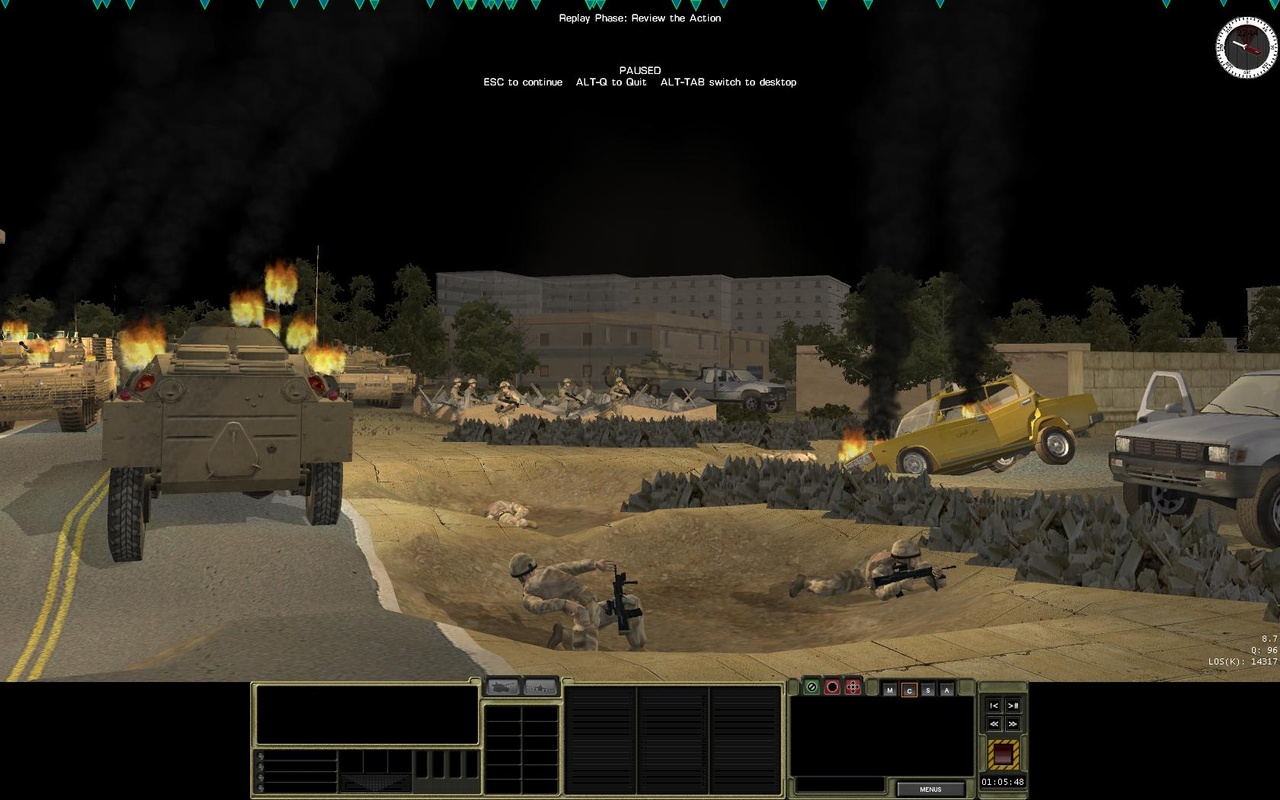The height and width of the screenshot is (800, 1280).
Task: Flip the hazard-striped red end-turn switch
Action: (1003, 753)
